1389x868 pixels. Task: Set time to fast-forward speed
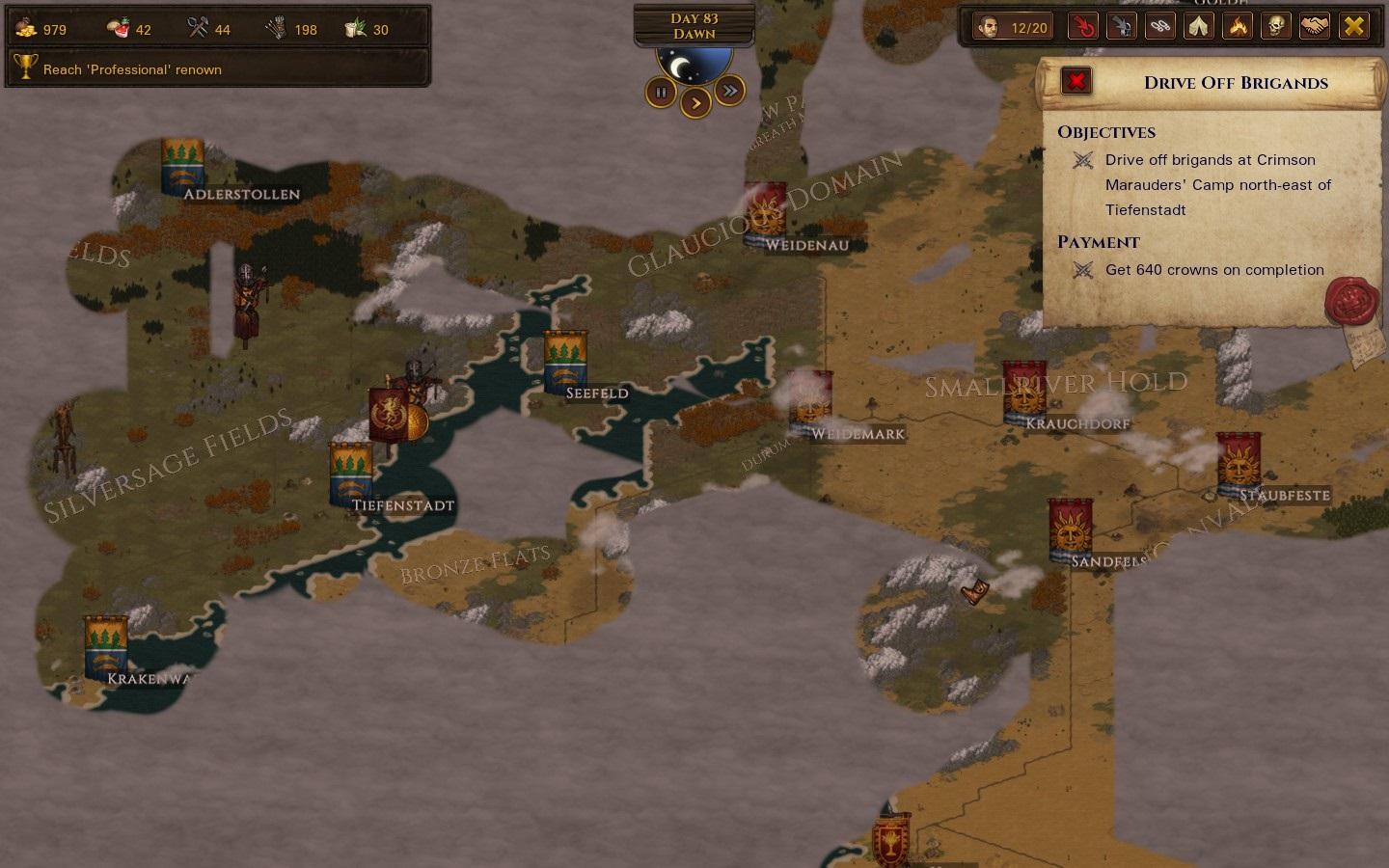[x=729, y=91]
